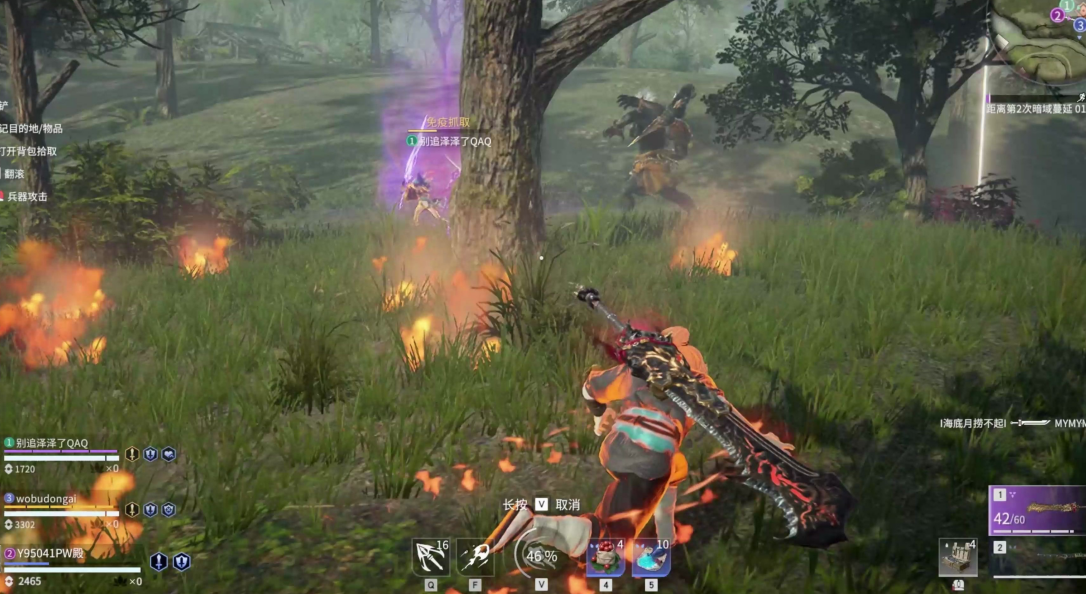Open the minimap
Viewport: 1086px width, 594px height.
(x=1040, y=40)
